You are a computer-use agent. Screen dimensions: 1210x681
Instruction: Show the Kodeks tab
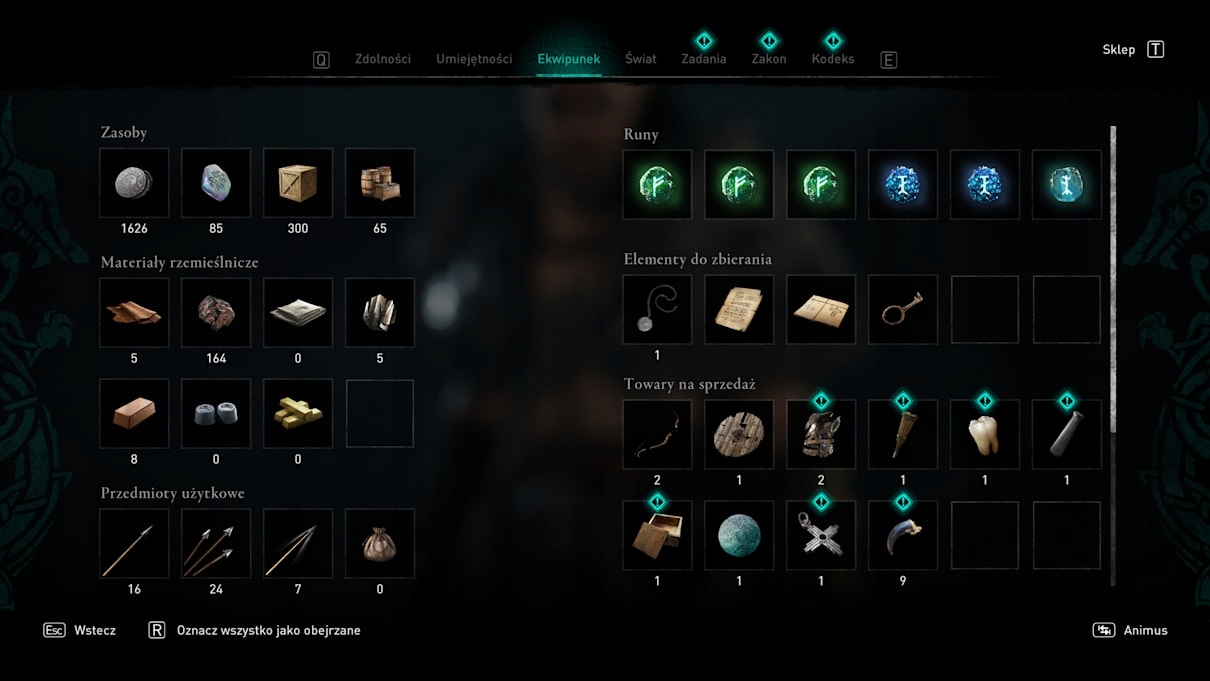coord(833,59)
